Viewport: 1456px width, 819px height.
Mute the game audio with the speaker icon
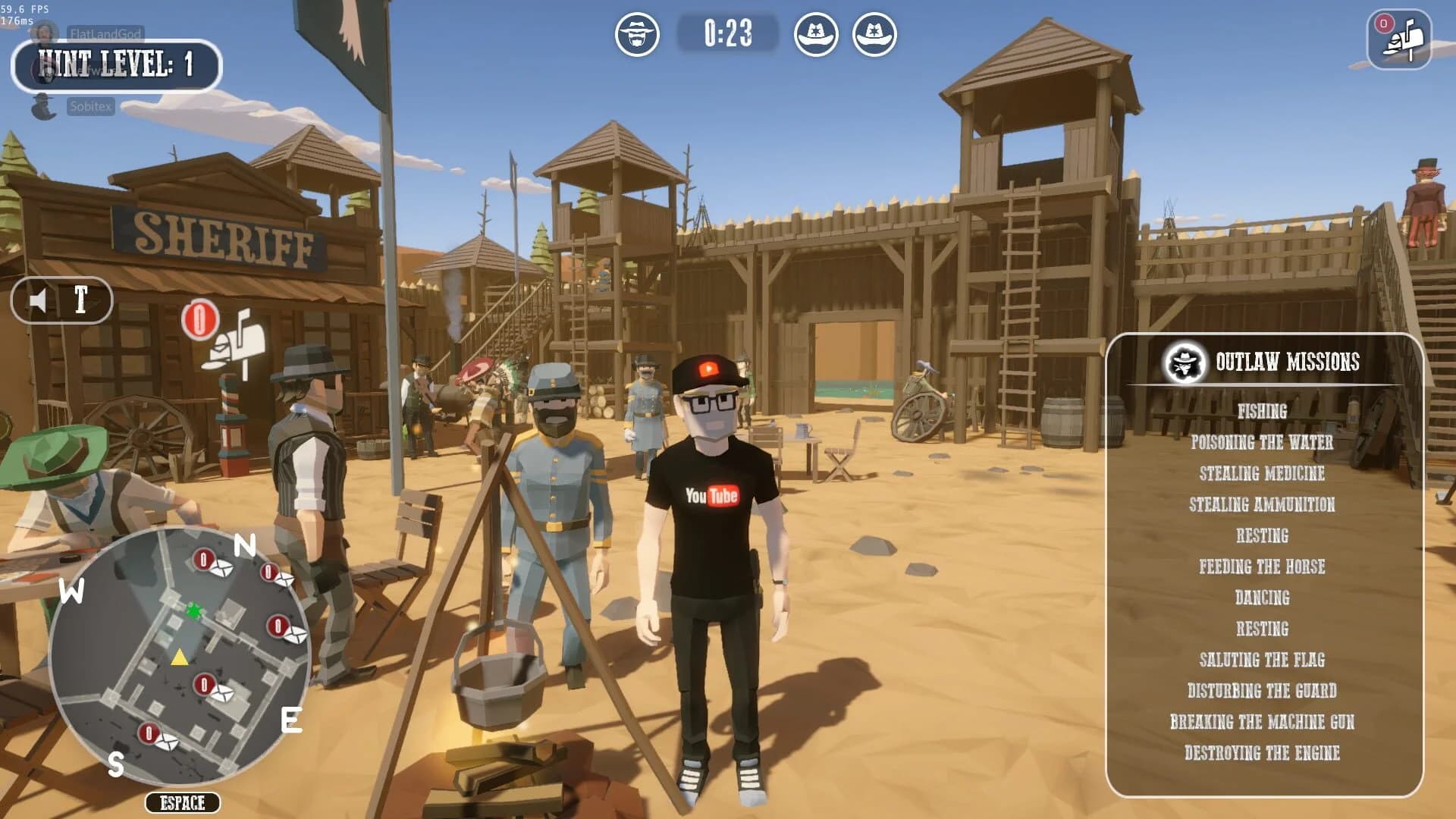pyautogui.click(x=37, y=300)
